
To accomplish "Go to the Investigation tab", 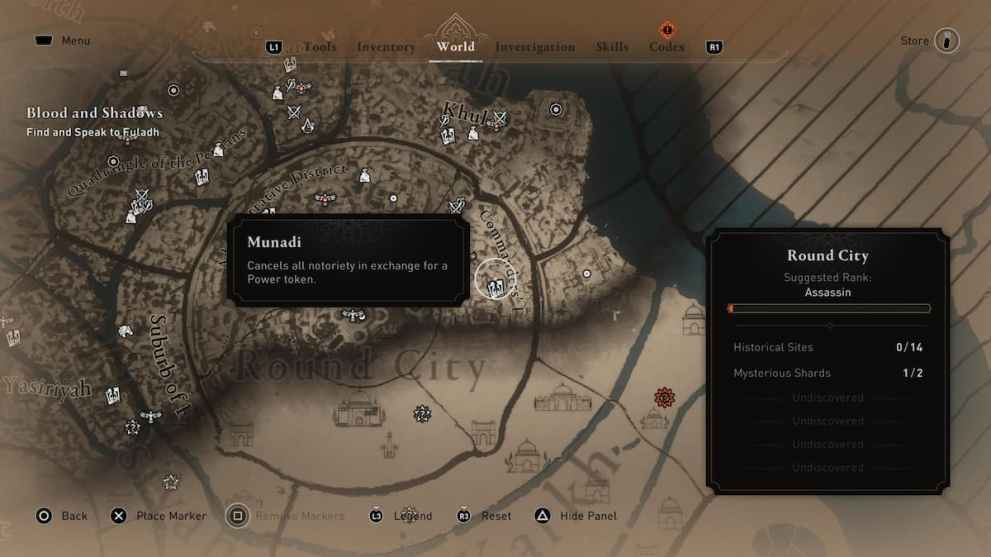I will [535, 47].
